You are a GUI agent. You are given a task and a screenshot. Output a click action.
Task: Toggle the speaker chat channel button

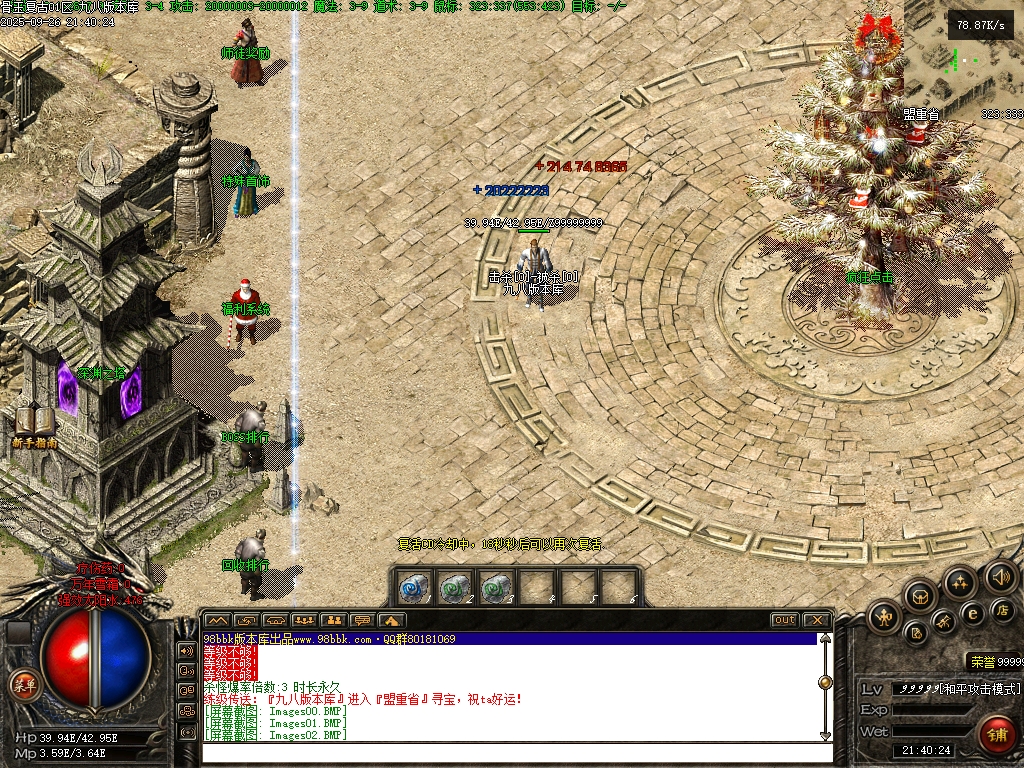click(x=186, y=650)
